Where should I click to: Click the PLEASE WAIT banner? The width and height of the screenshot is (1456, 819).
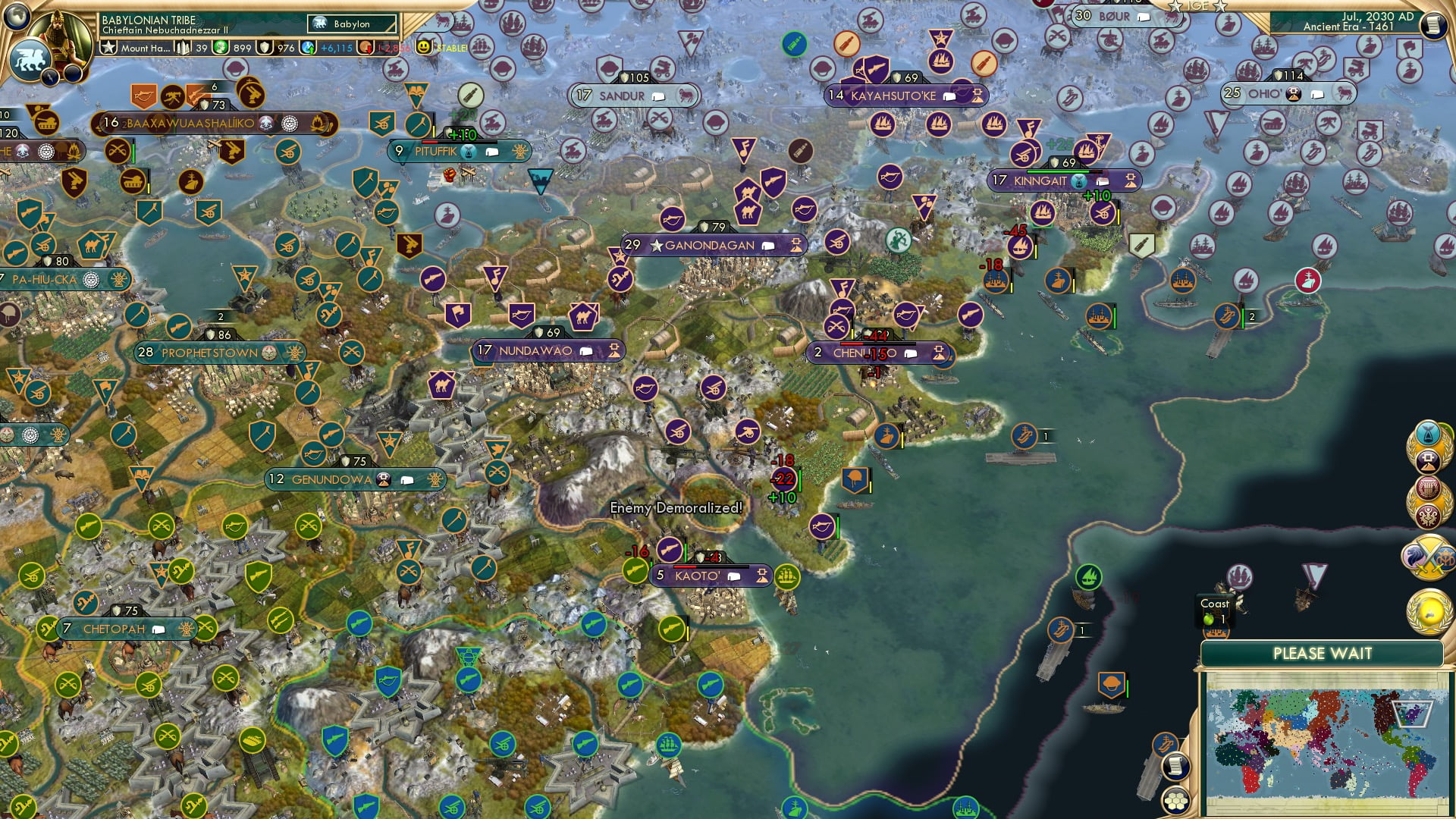coord(1323,652)
